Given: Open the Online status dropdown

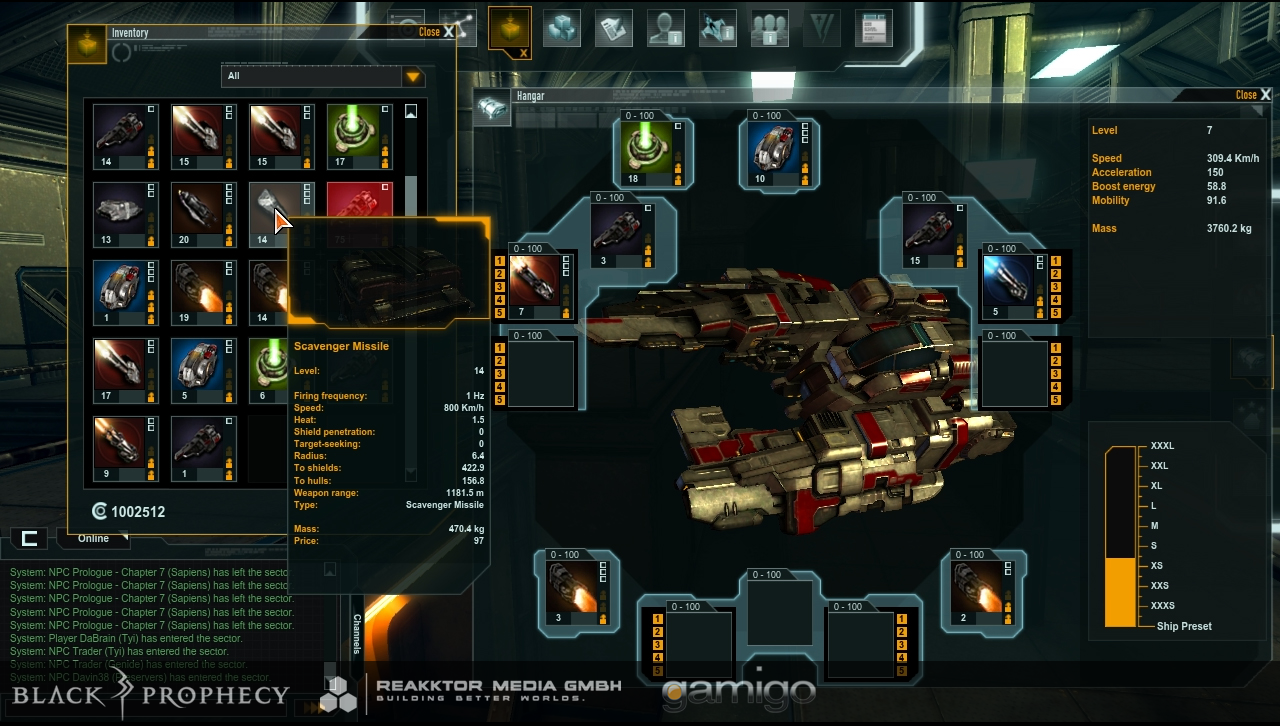Looking at the screenshot, I should pyautogui.click(x=93, y=539).
